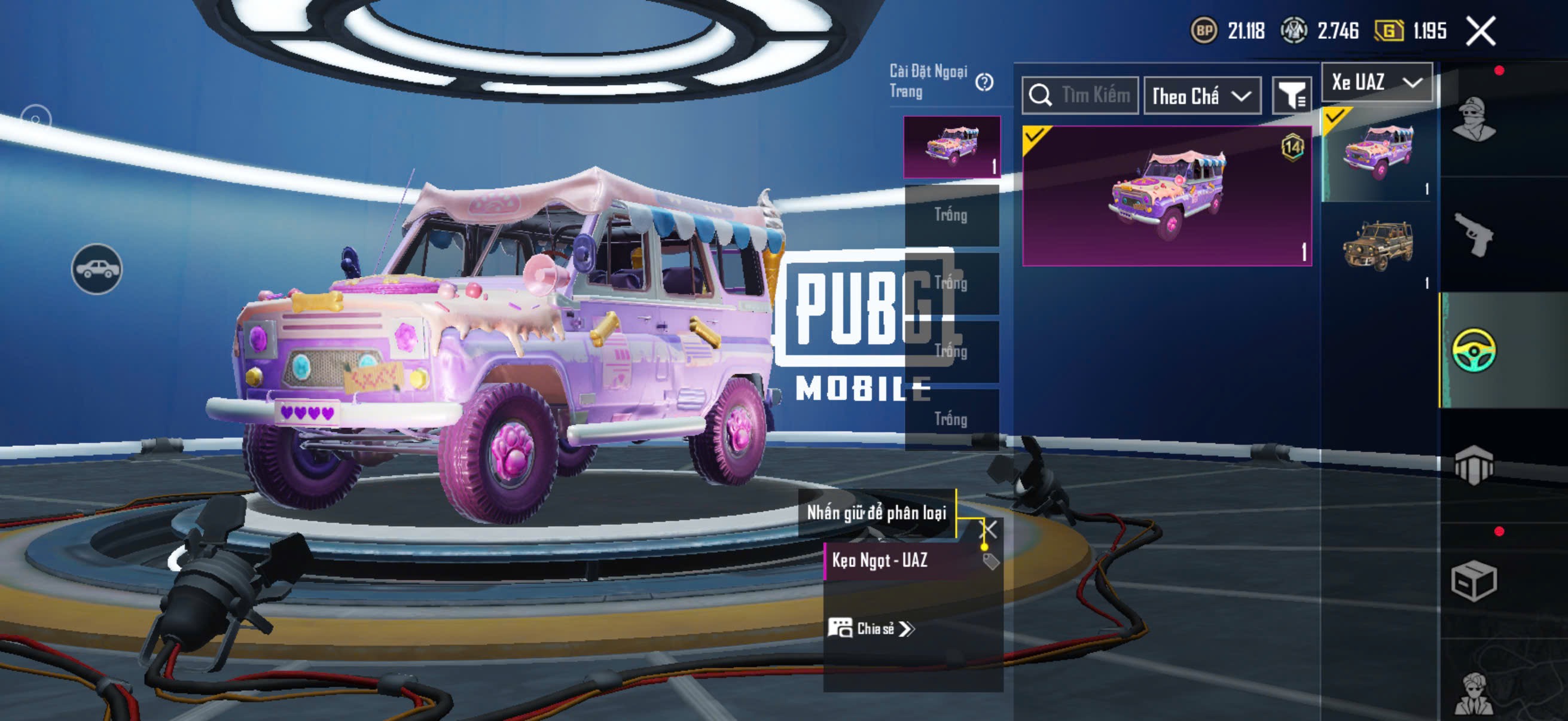Open the filter funnel button
This screenshot has width=1568, height=721.
(1291, 96)
